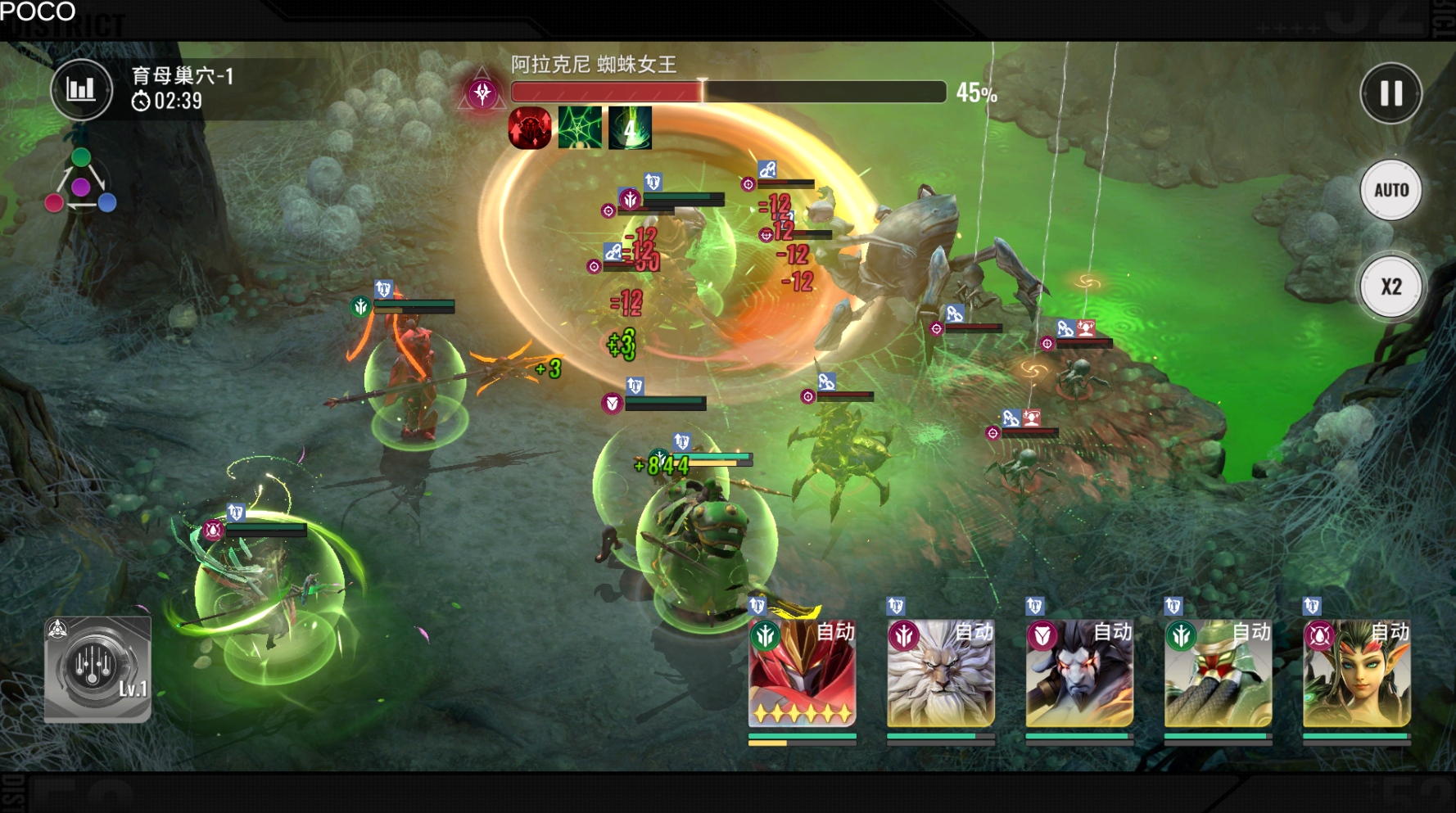The width and height of the screenshot is (1456, 813).
Task: Inspect the red spider boss buff icon
Action: (x=530, y=128)
